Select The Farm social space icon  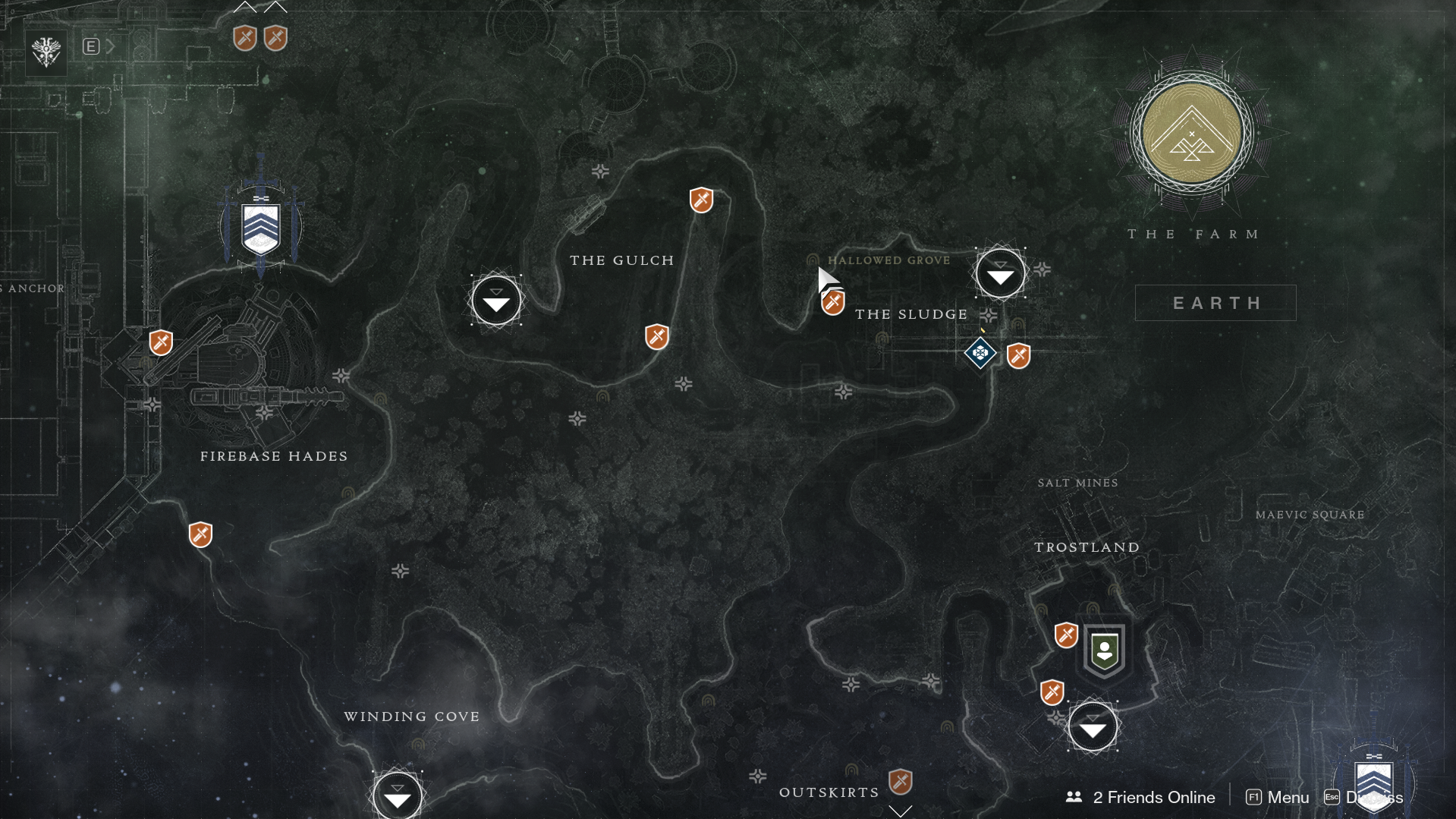[1191, 134]
